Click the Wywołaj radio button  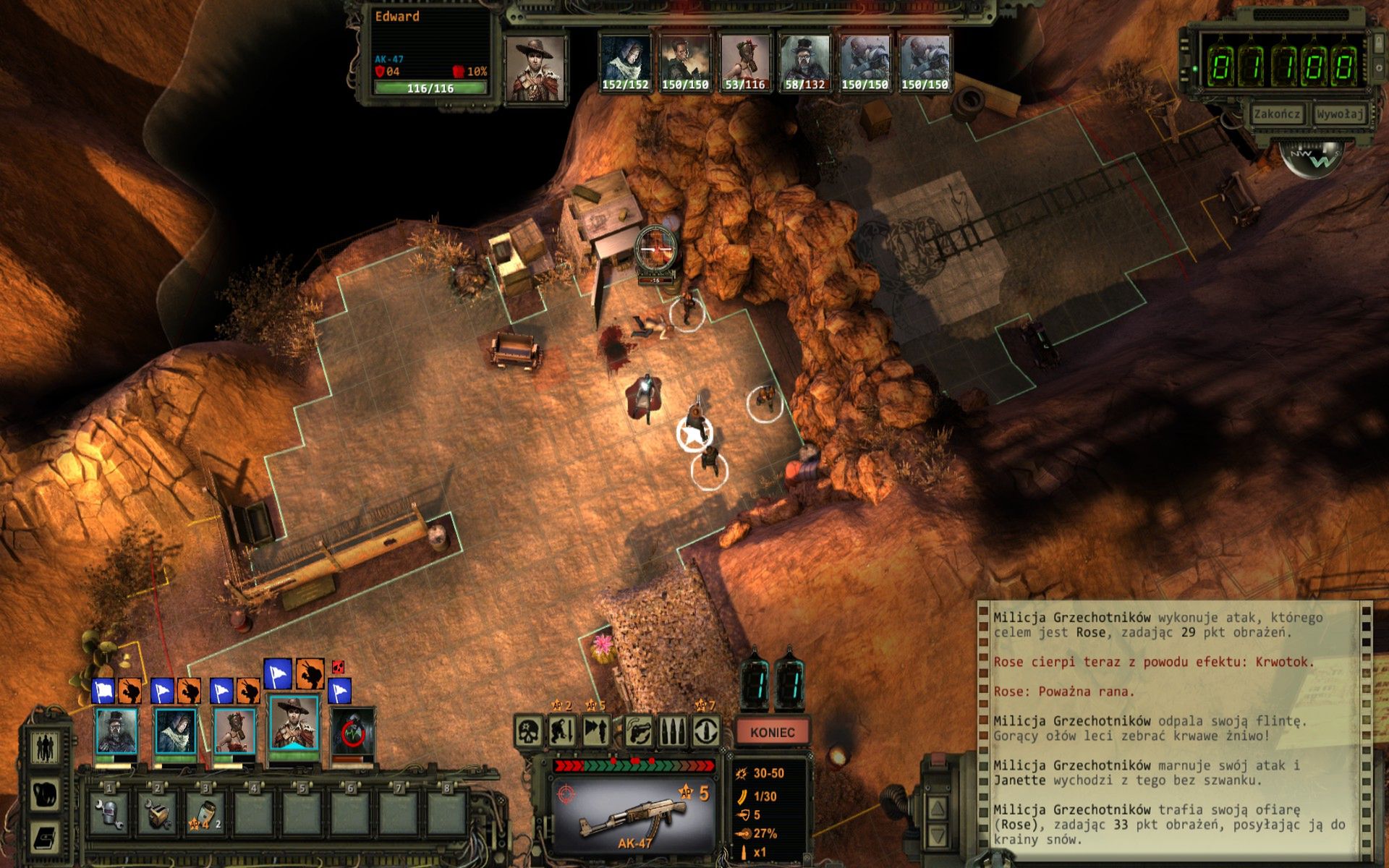(1339, 114)
